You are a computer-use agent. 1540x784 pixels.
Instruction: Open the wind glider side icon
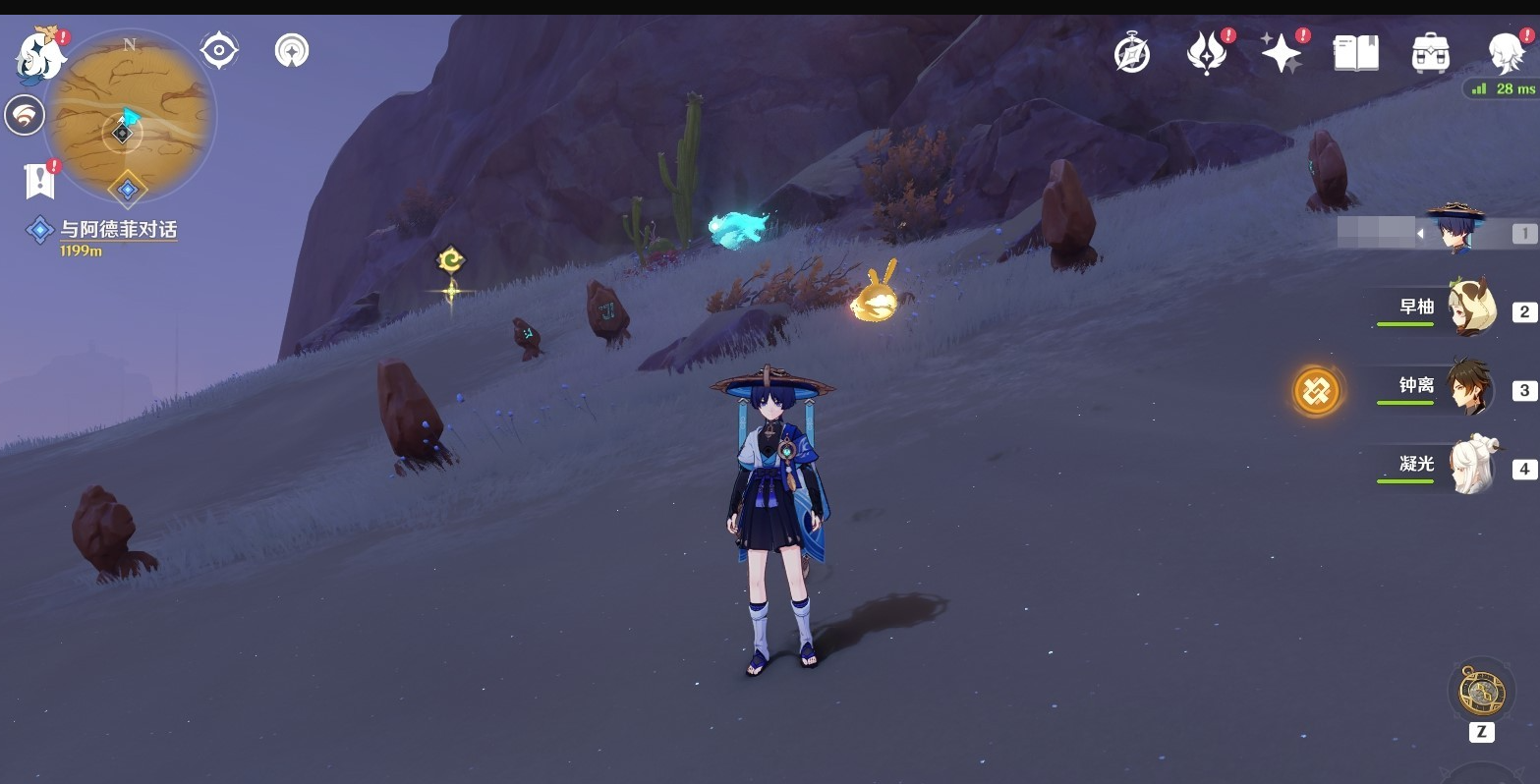pyautogui.click(x=25, y=116)
